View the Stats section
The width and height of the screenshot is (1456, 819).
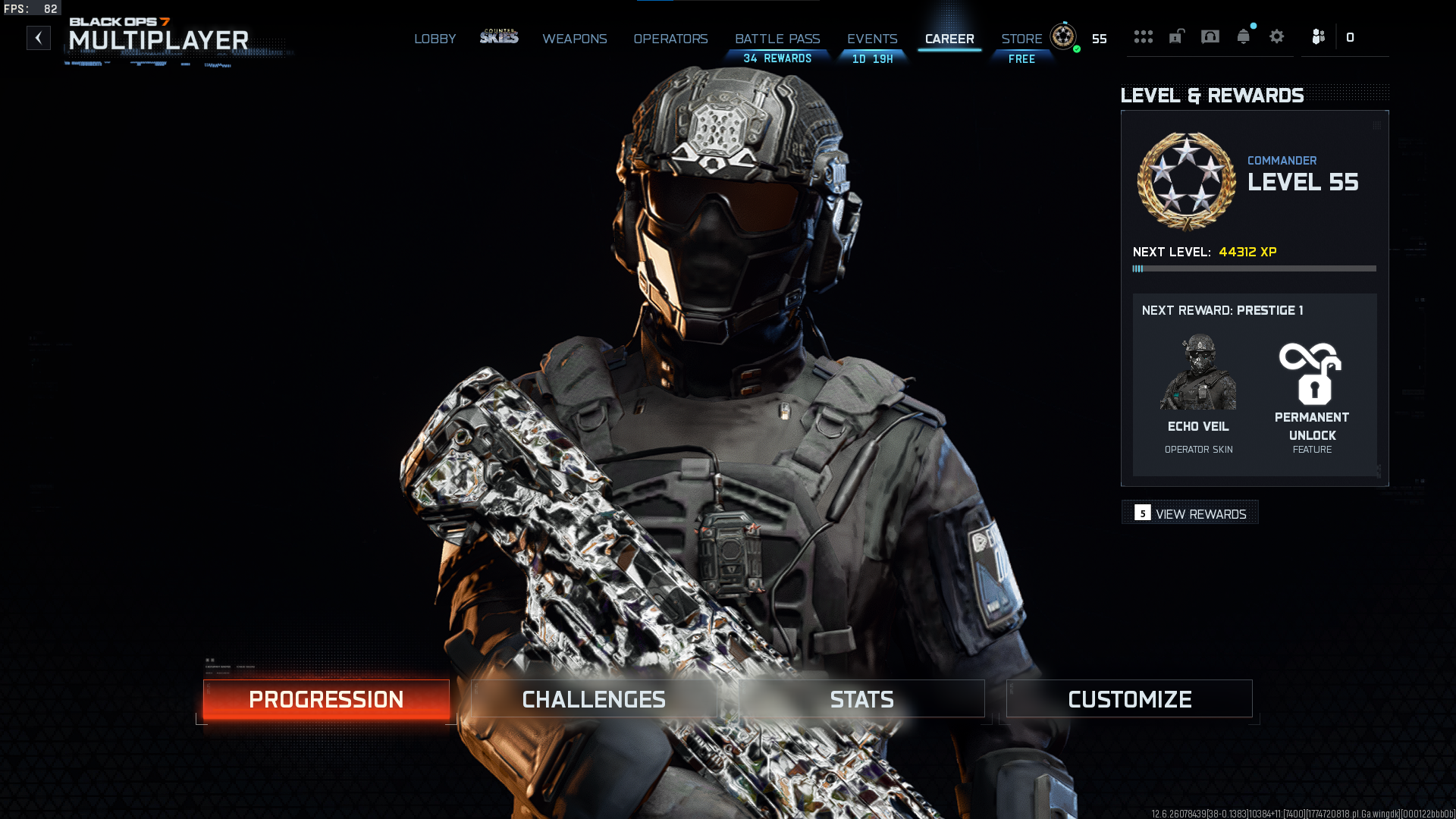point(861,699)
